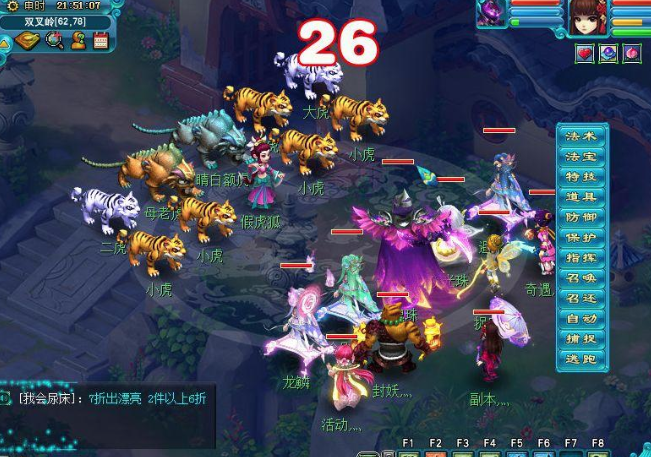
Task: Open the question mark helper icon
Action: pyautogui.click(x=77, y=41)
